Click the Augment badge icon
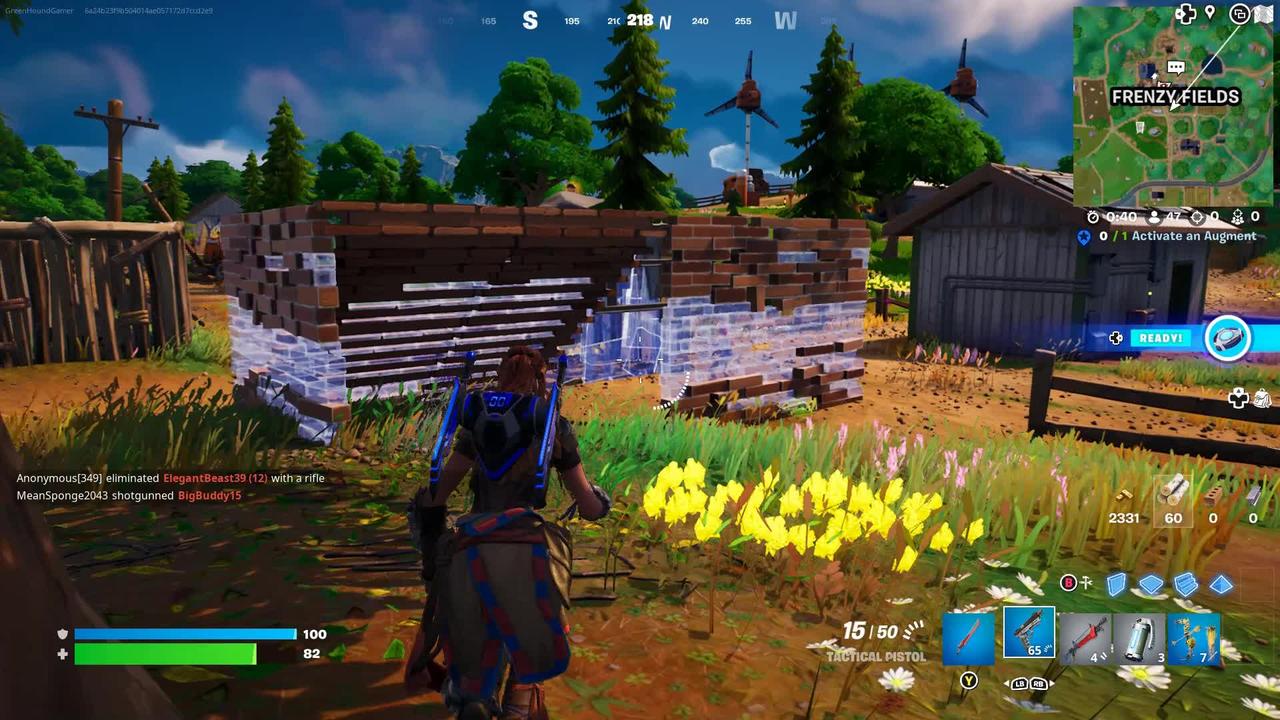Viewport: 1280px width, 720px height. pos(1083,236)
